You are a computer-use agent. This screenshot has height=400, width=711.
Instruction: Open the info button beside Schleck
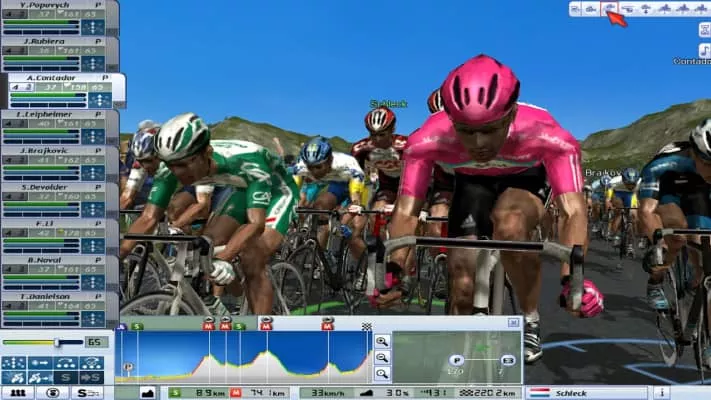click(x=662, y=393)
